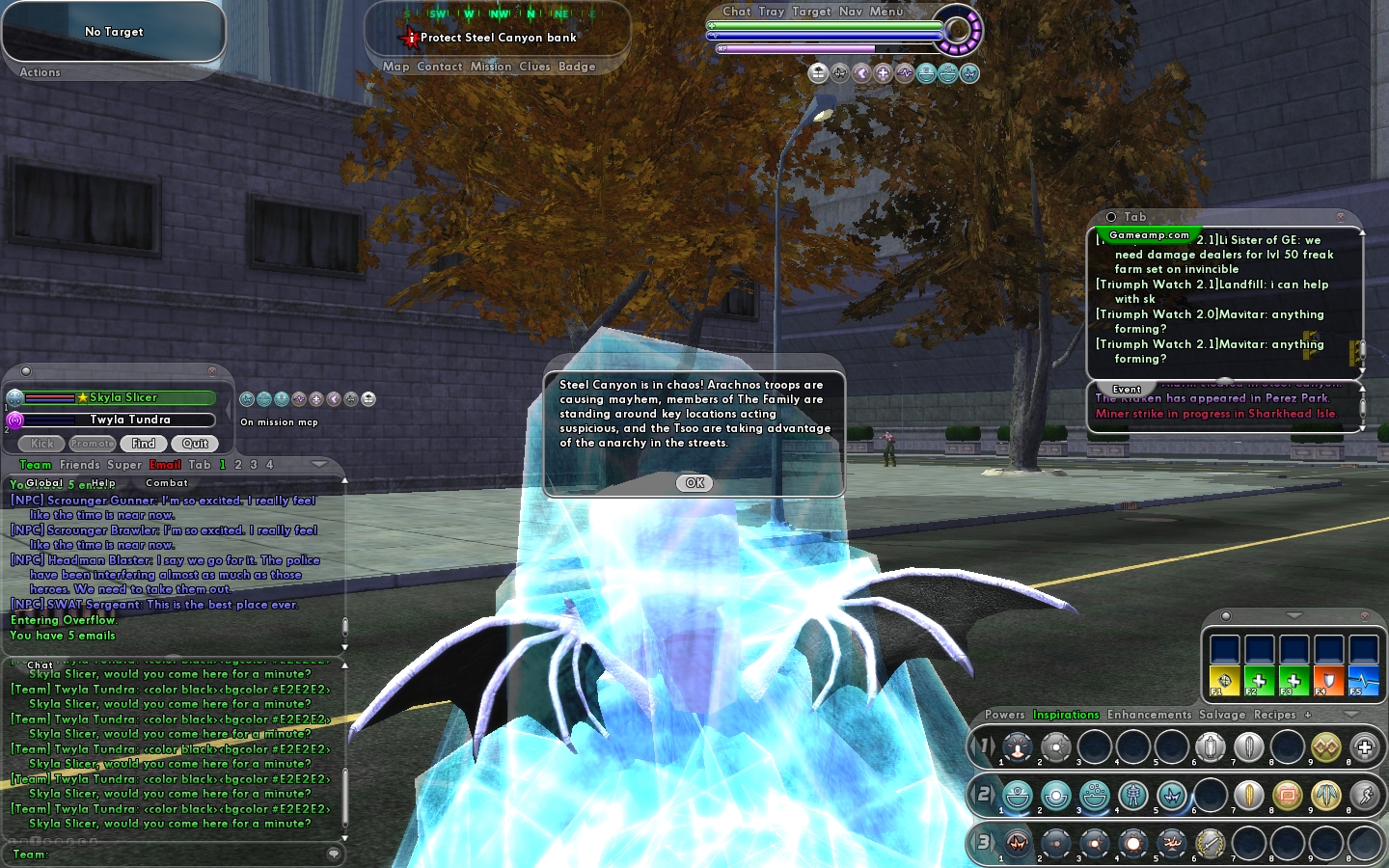Quit the team with the Quit button
This screenshot has width=1389, height=868.
195,444
